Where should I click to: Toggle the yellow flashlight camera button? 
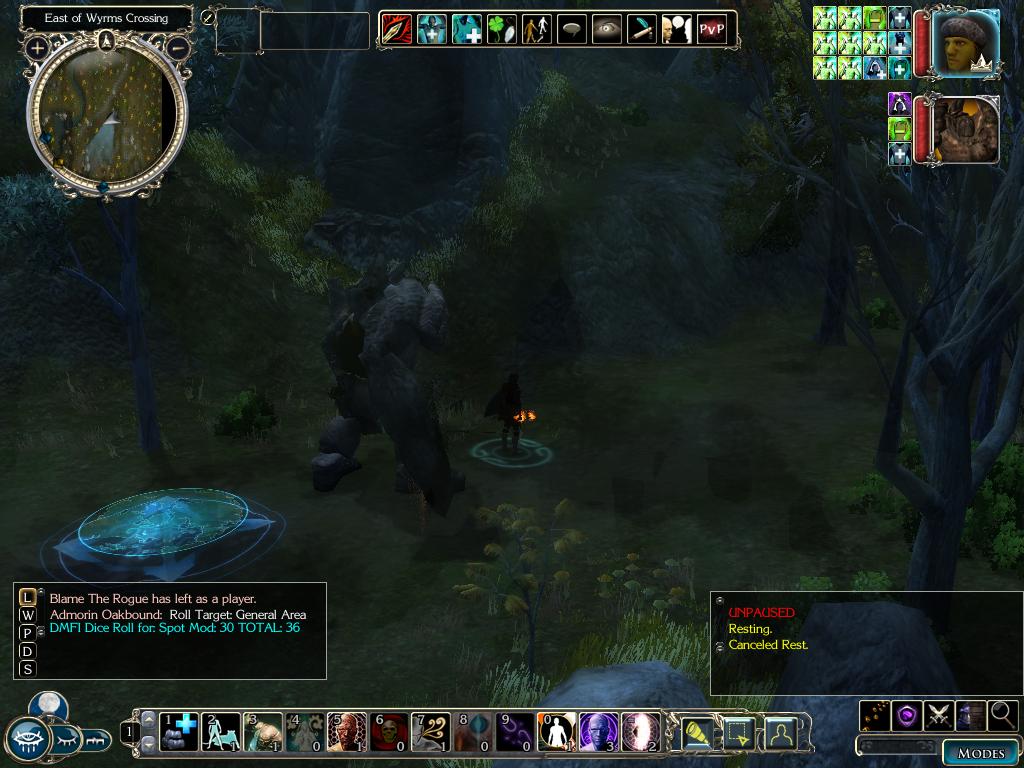click(696, 734)
